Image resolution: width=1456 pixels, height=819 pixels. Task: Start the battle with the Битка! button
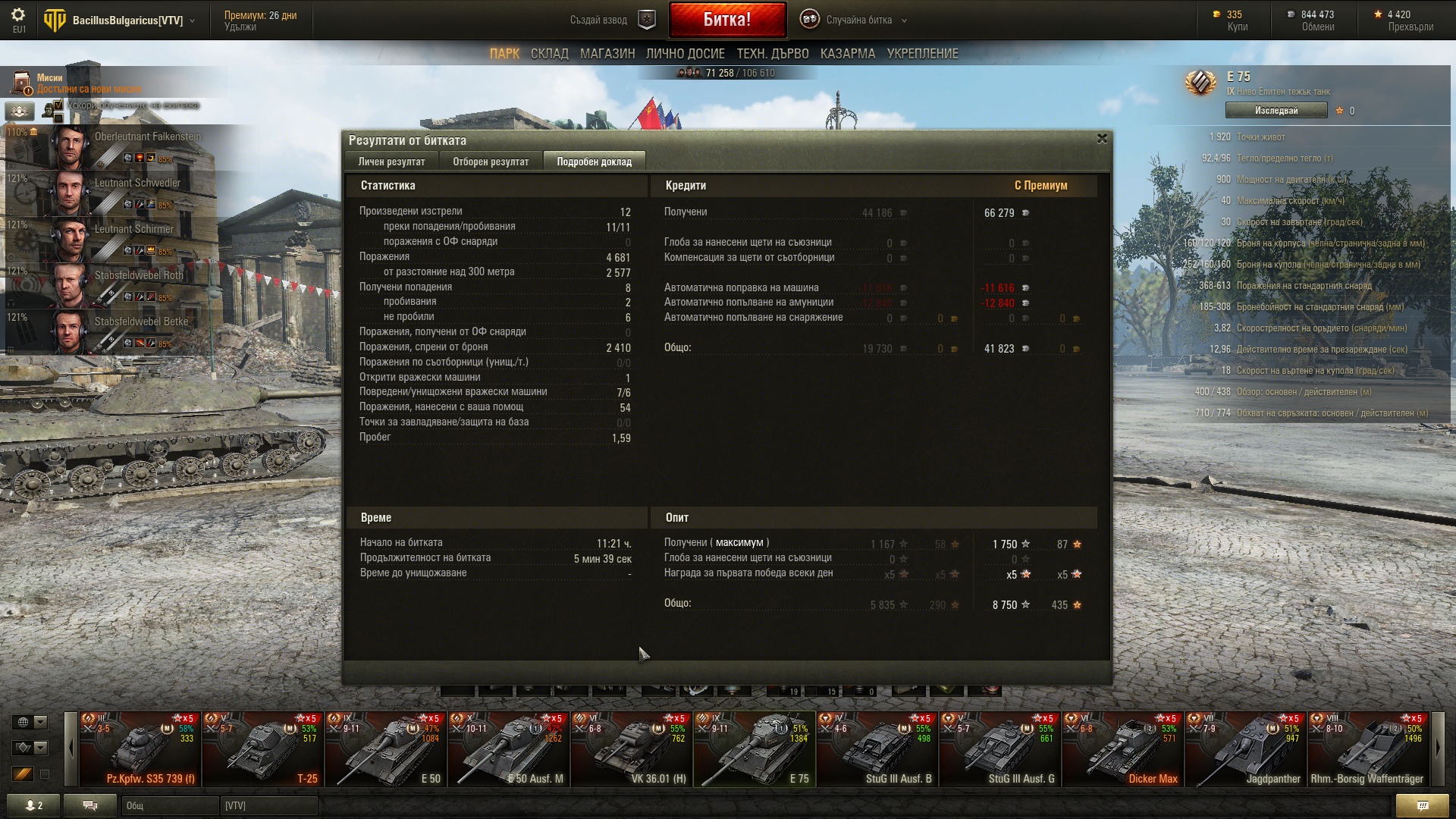coord(726,20)
